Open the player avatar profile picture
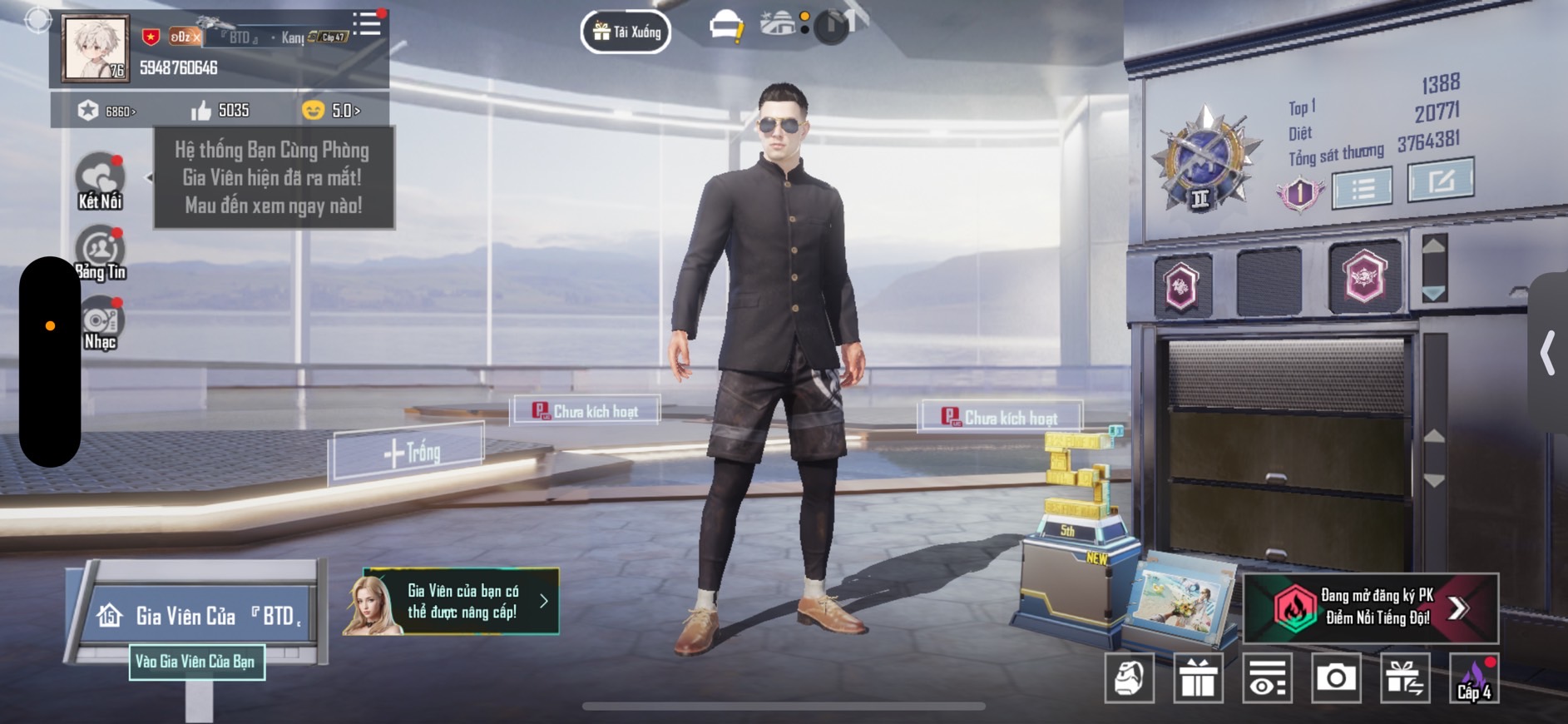 96,48
